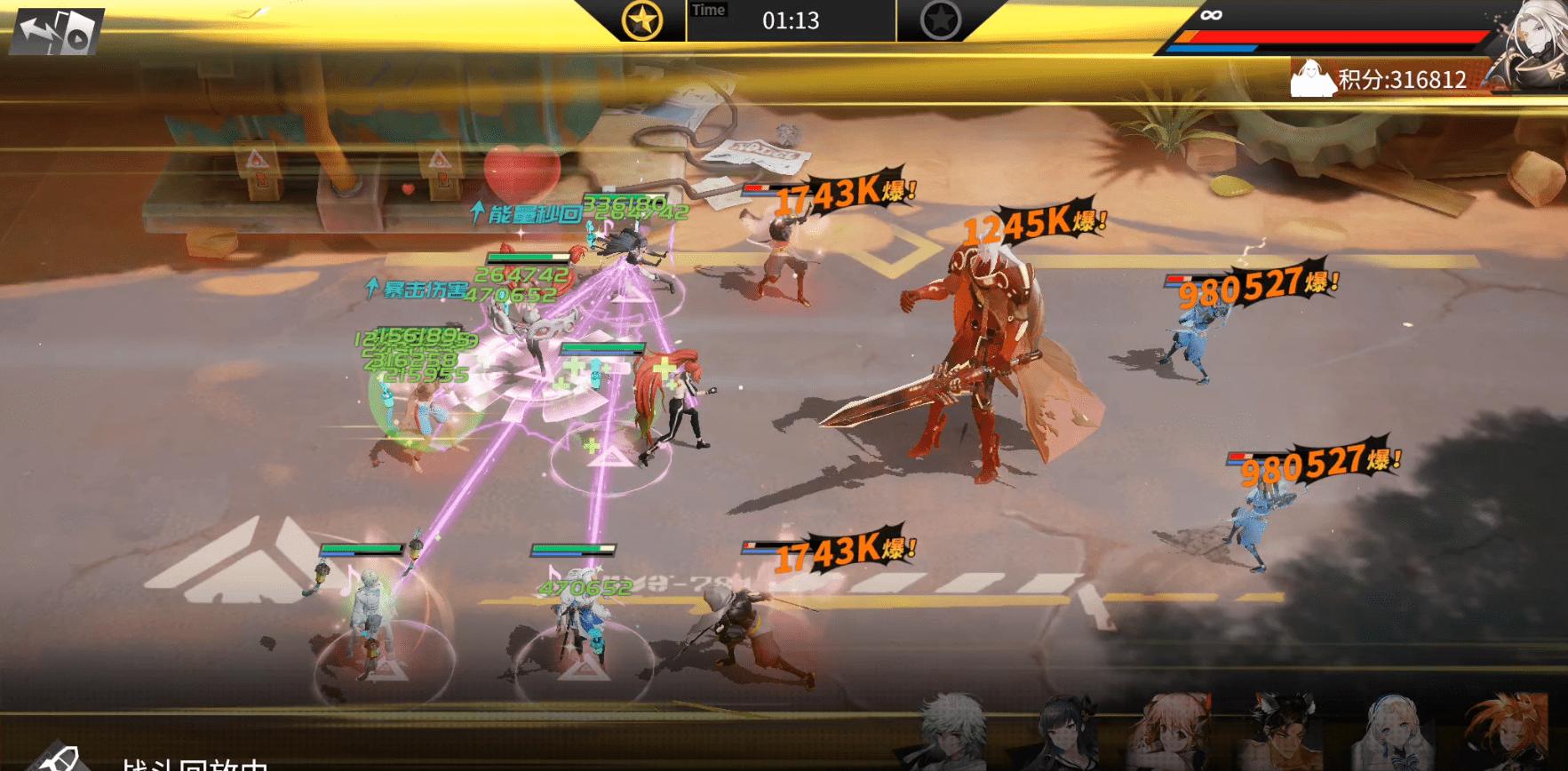This screenshot has width=1568, height=771.
Task: Click the dark star icon beside the timer
Action: pos(940,20)
